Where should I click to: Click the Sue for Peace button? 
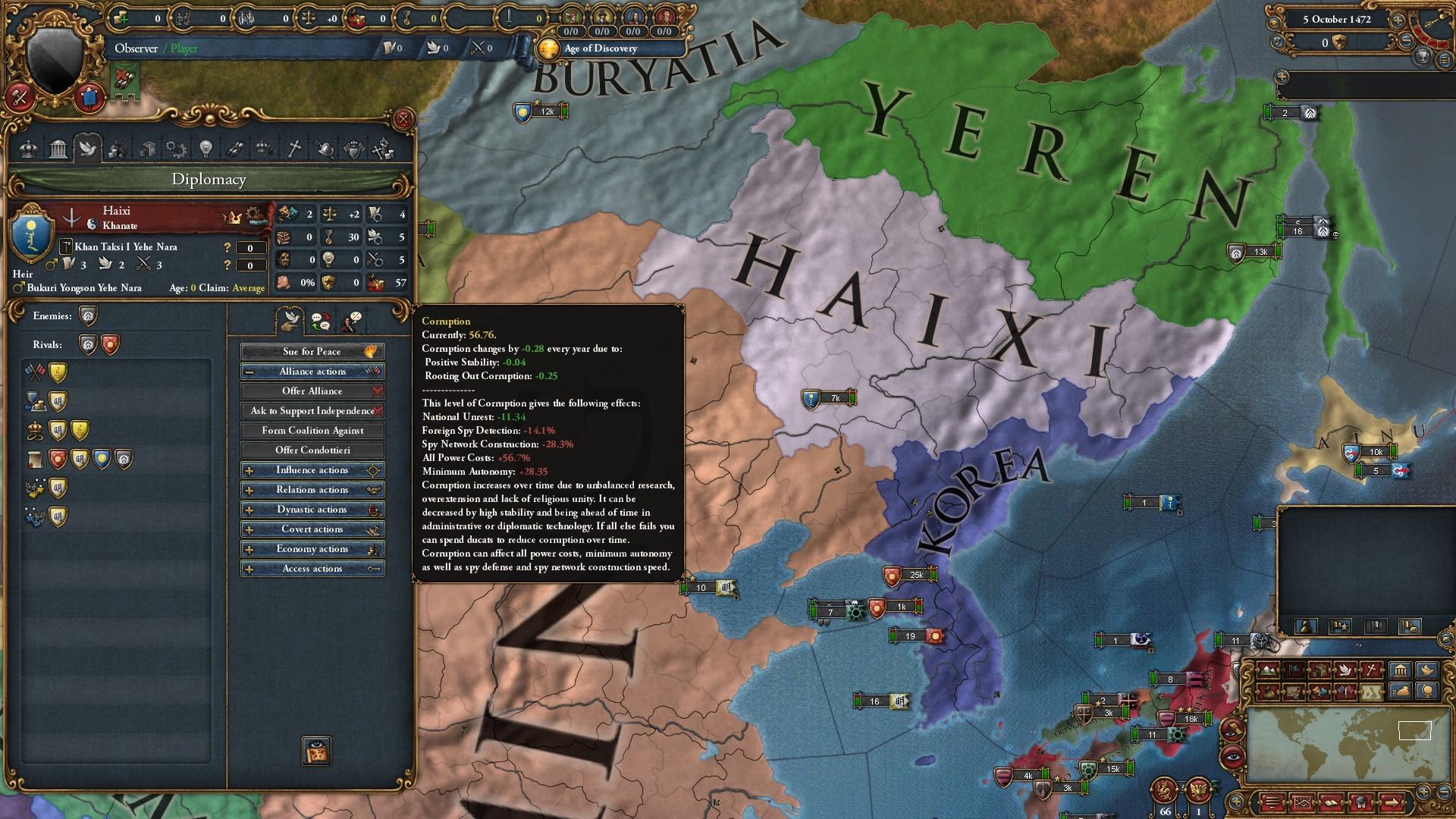[312, 351]
